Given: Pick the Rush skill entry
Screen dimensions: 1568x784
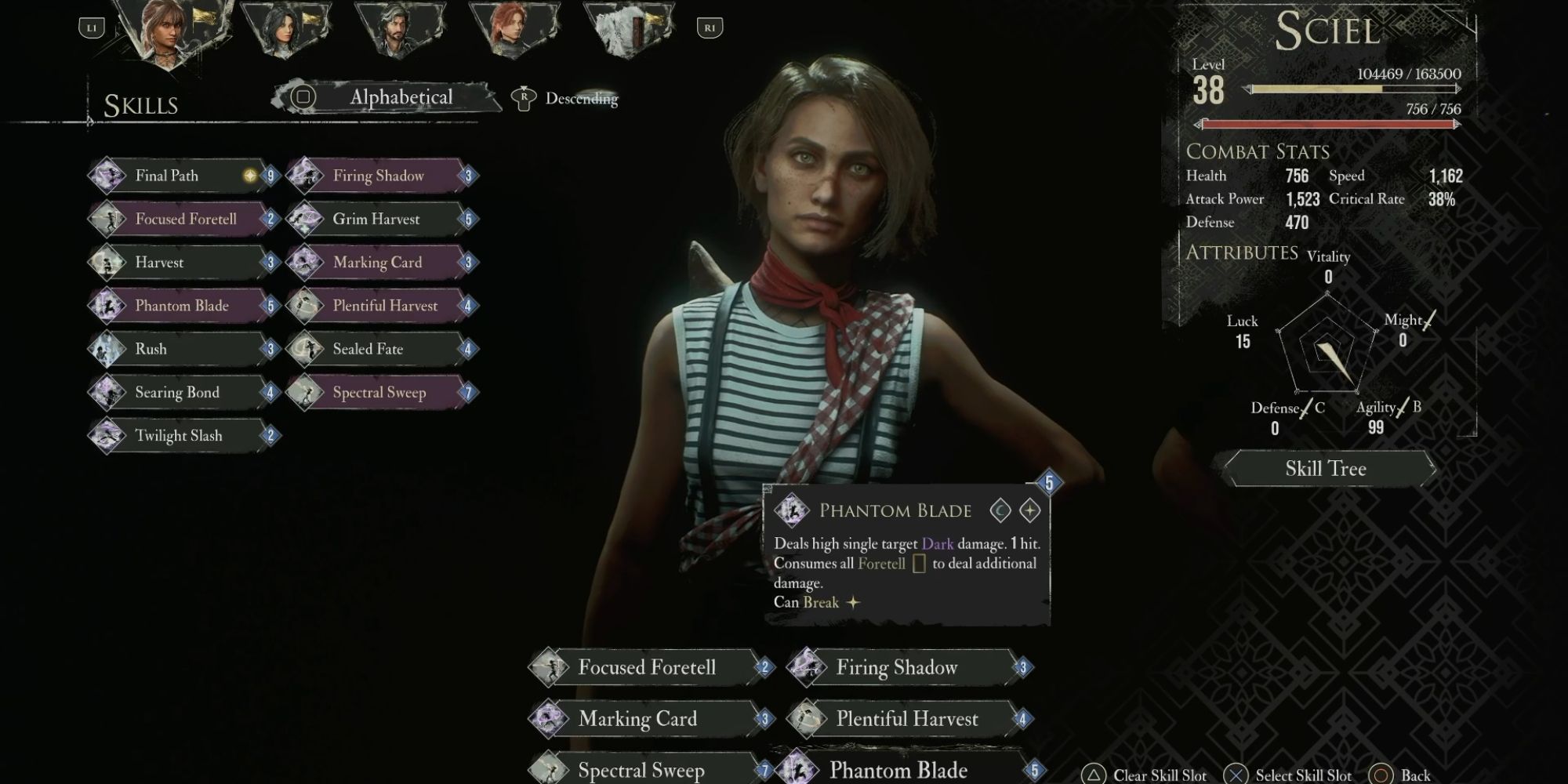Looking at the screenshot, I should tap(184, 349).
